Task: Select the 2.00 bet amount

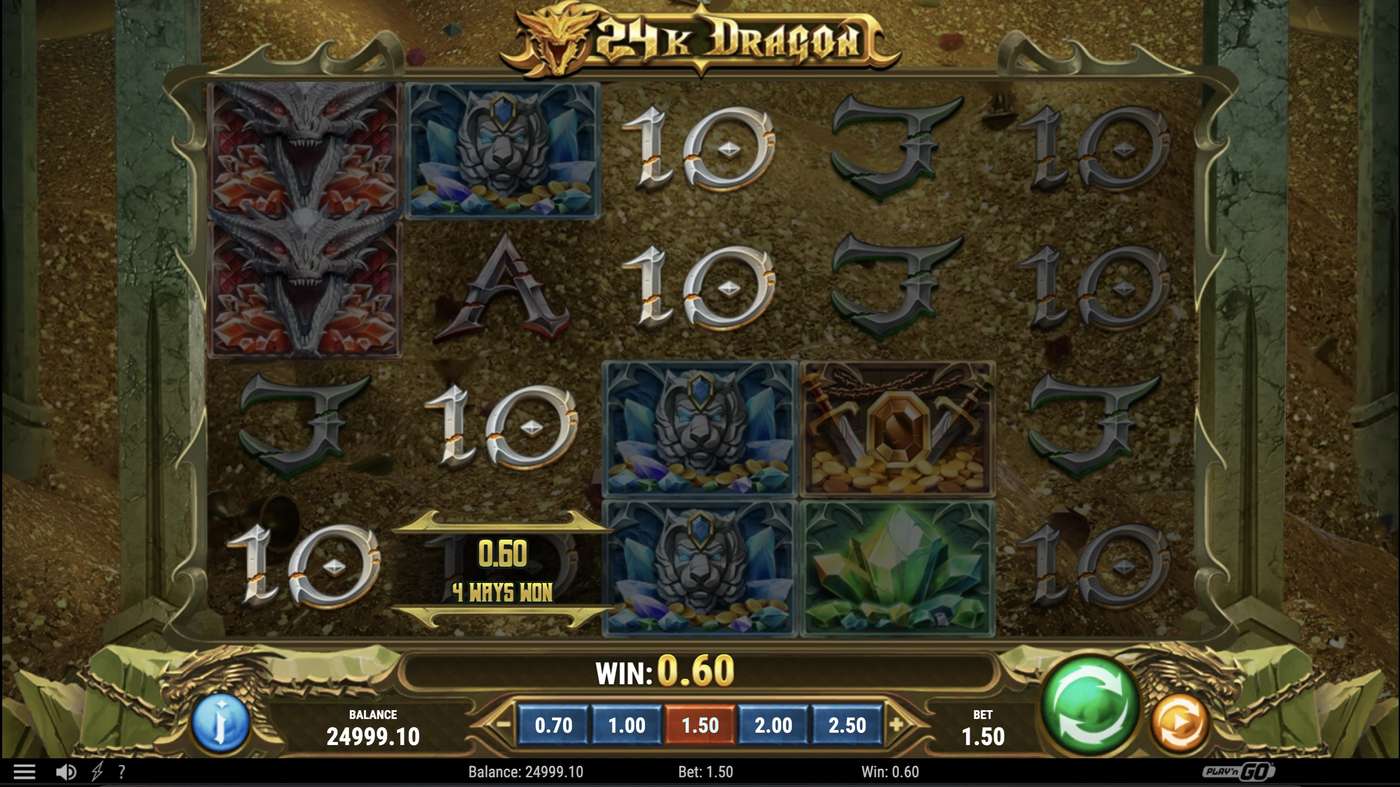Action: (x=771, y=723)
